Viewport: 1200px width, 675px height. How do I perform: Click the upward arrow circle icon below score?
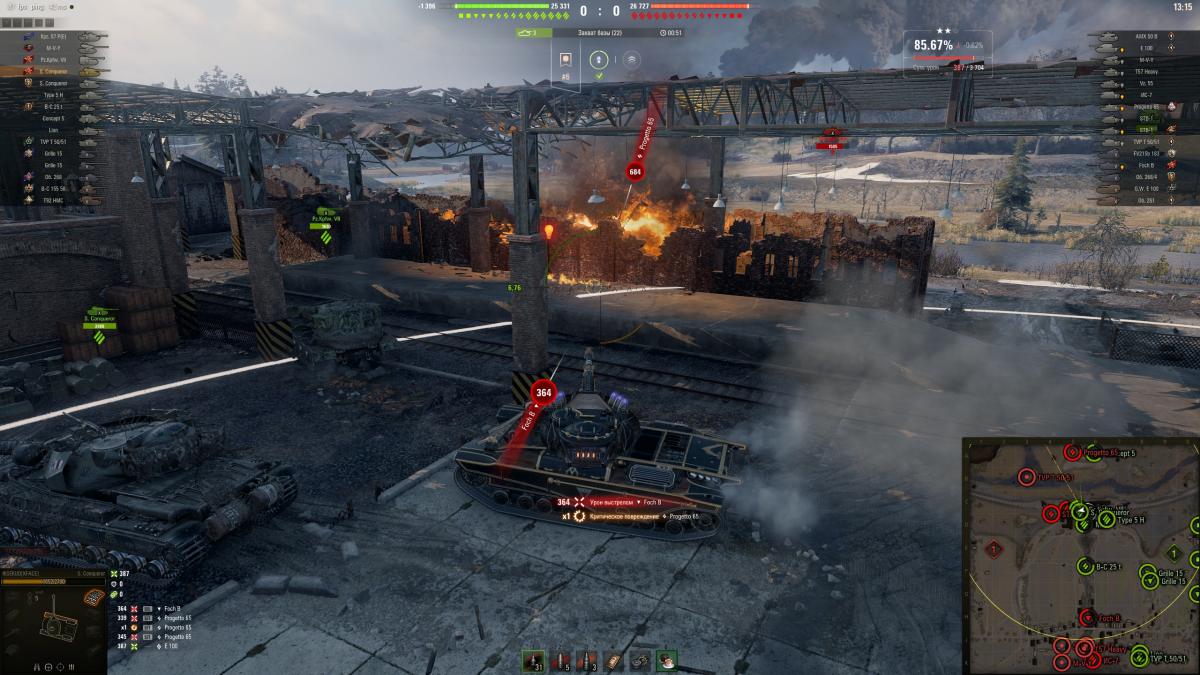coord(599,59)
